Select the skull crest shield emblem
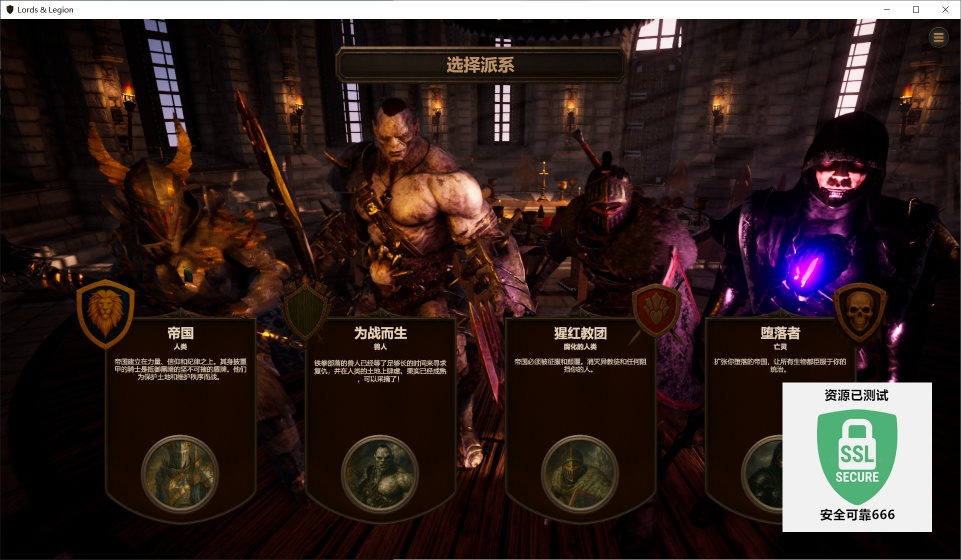Viewport: 961px width, 560px height. pos(859,308)
